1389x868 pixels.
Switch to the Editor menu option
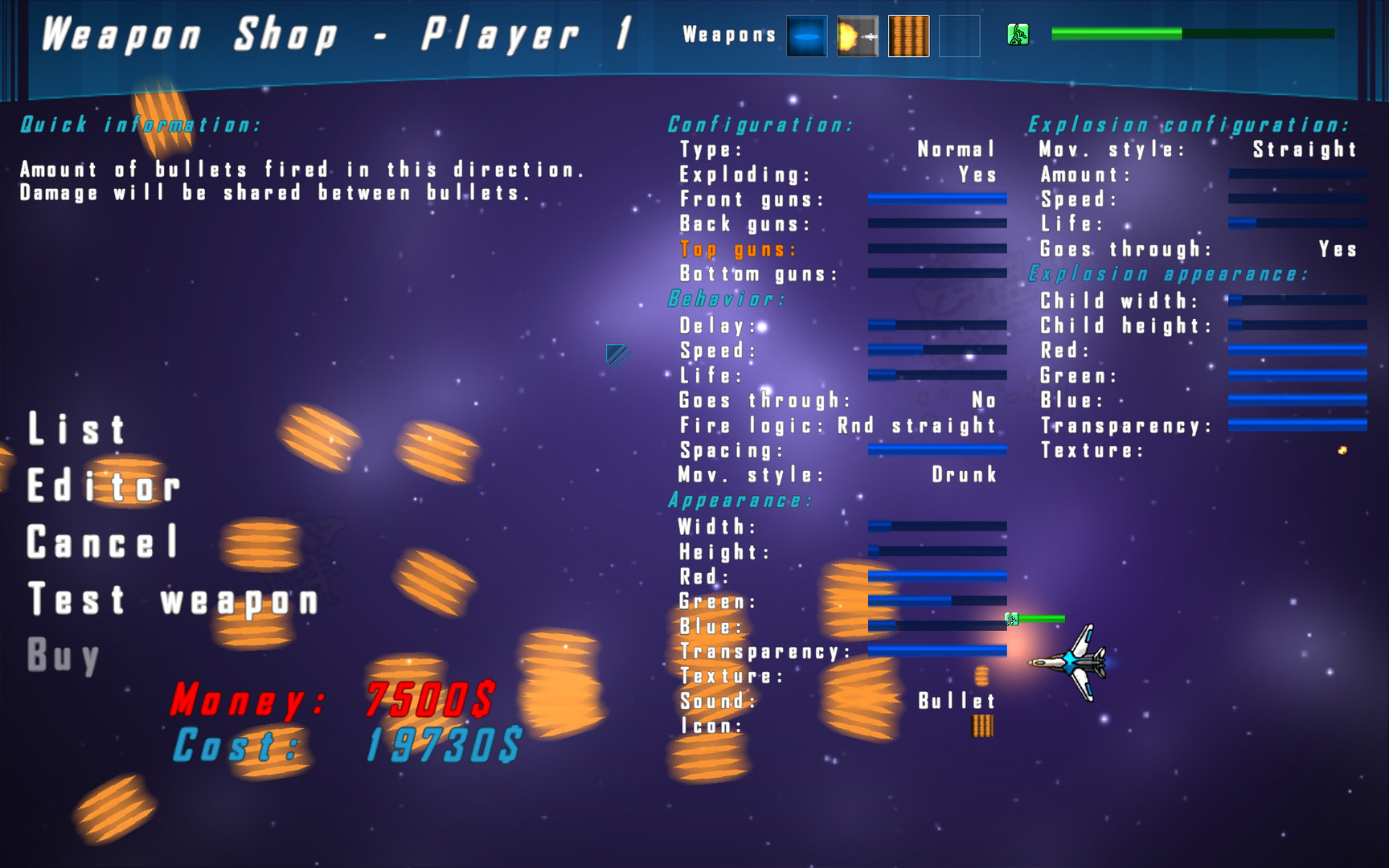pos(102,485)
